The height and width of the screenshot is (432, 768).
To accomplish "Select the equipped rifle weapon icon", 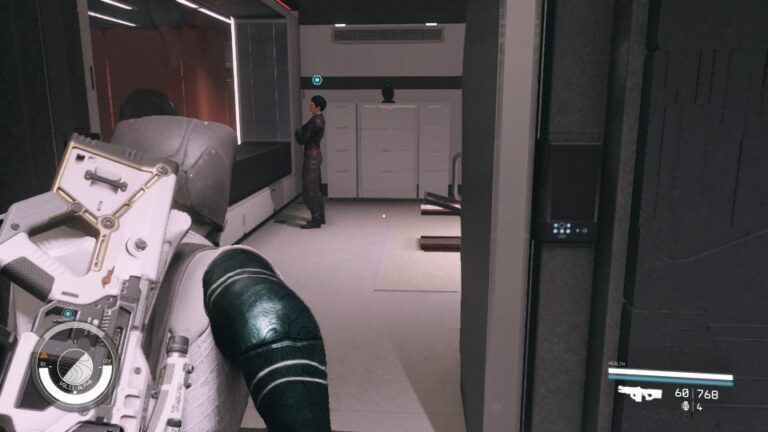I will click(639, 393).
